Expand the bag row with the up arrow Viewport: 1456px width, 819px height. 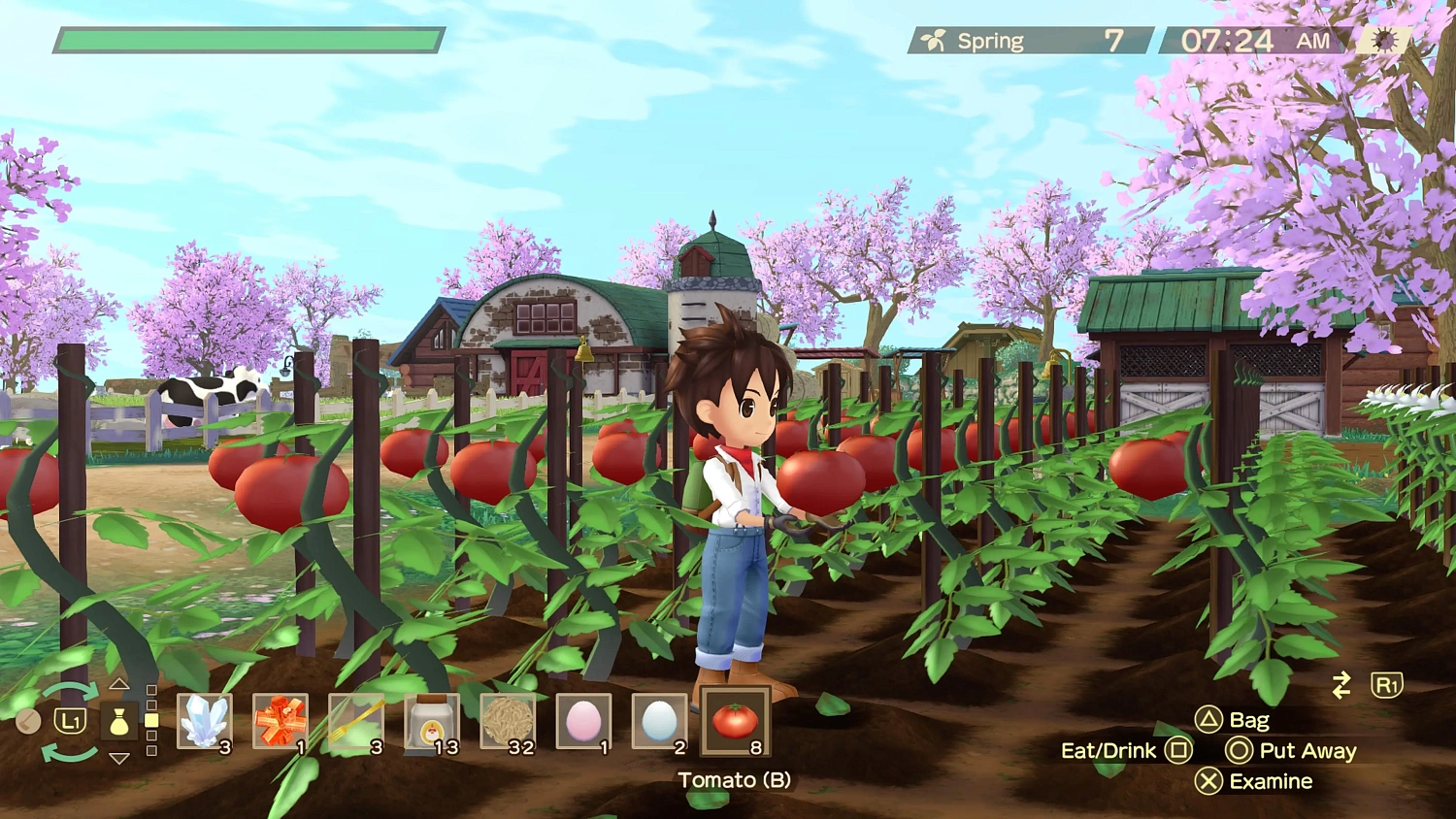pyautogui.click(x=118, y=684)
